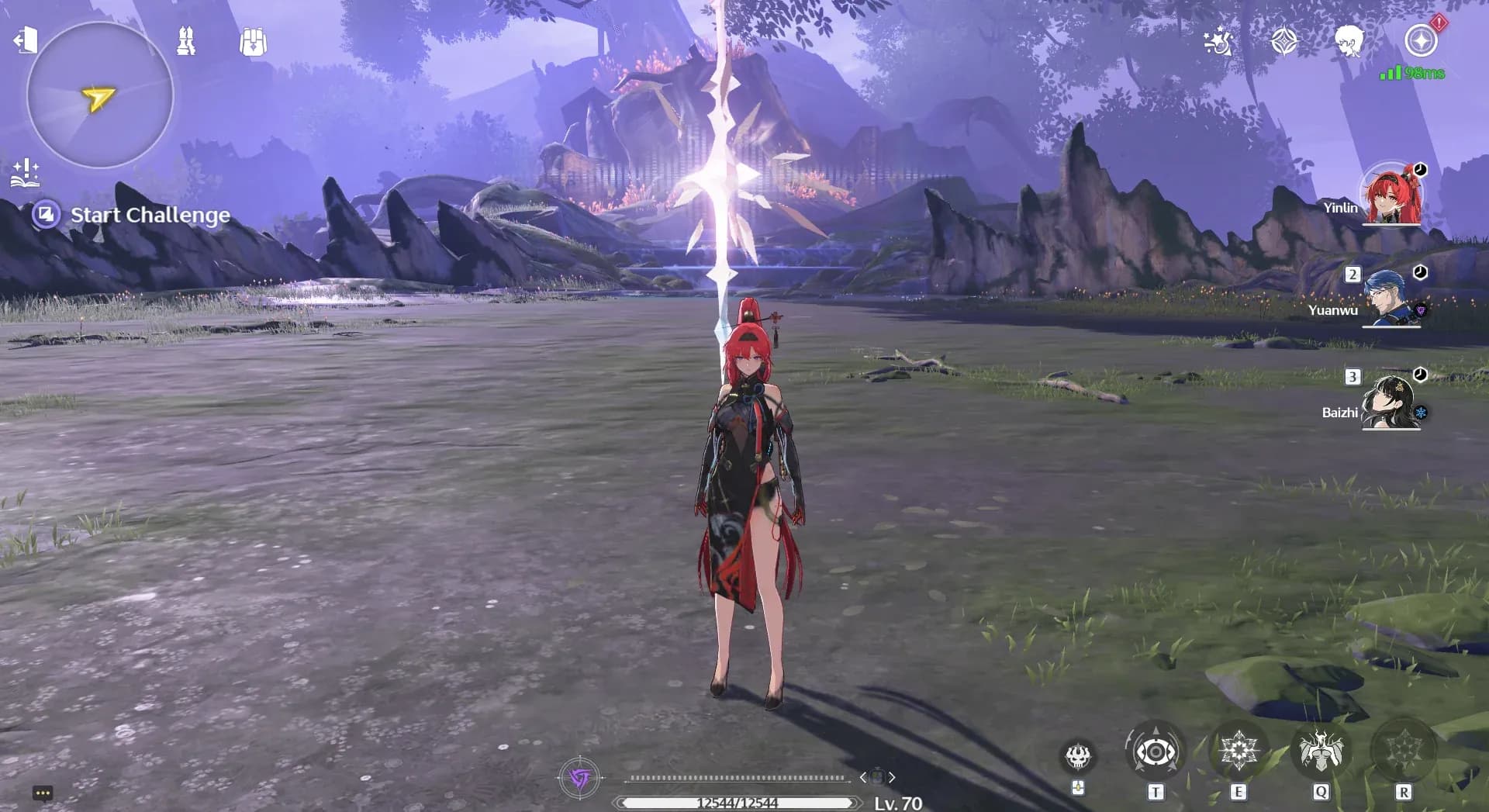This screenshot has width=1489, height=812.
Task: Switch to Yuanwu as active character
Action: coord(1391,298)
